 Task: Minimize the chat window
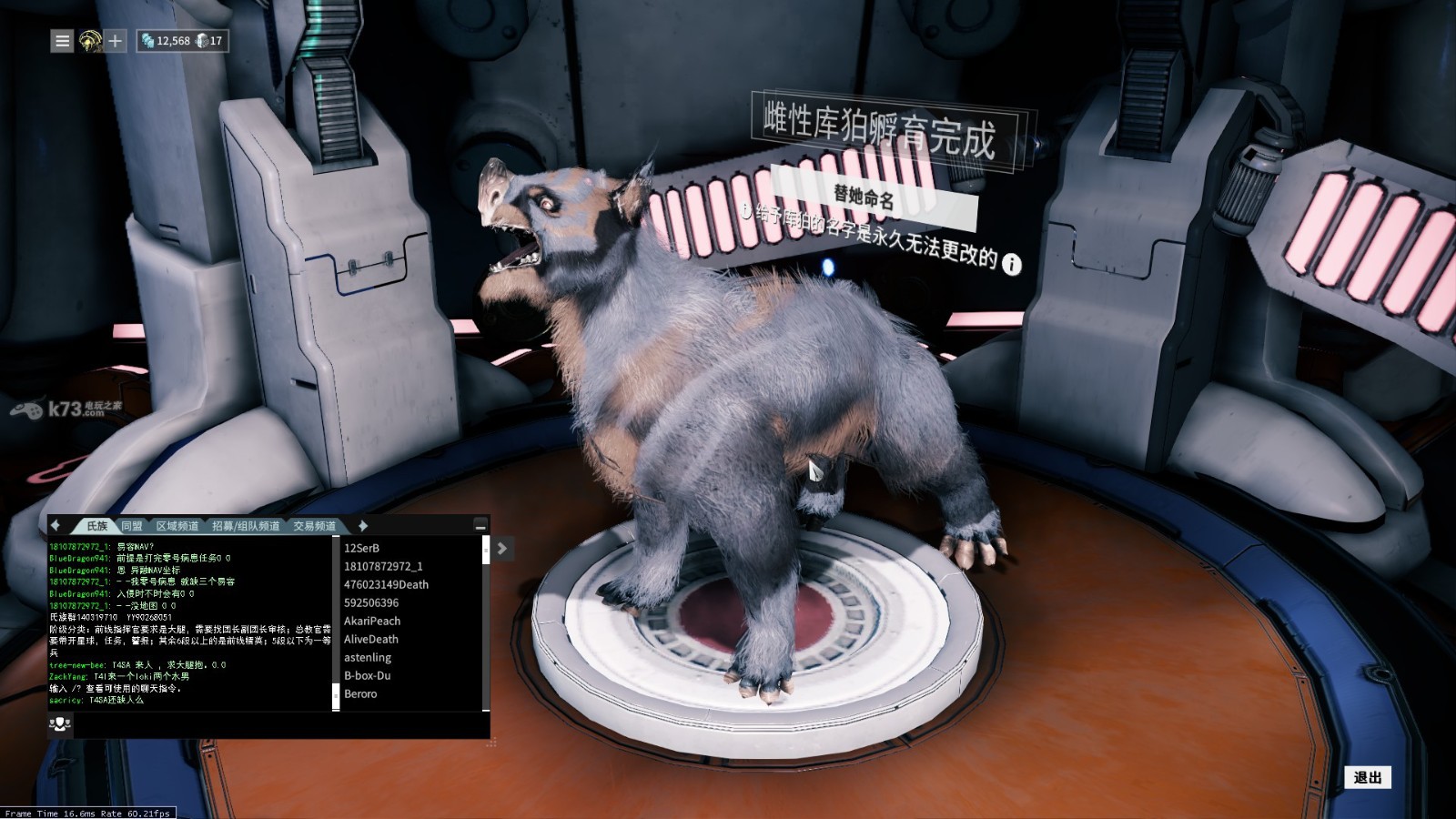(480, 526)
